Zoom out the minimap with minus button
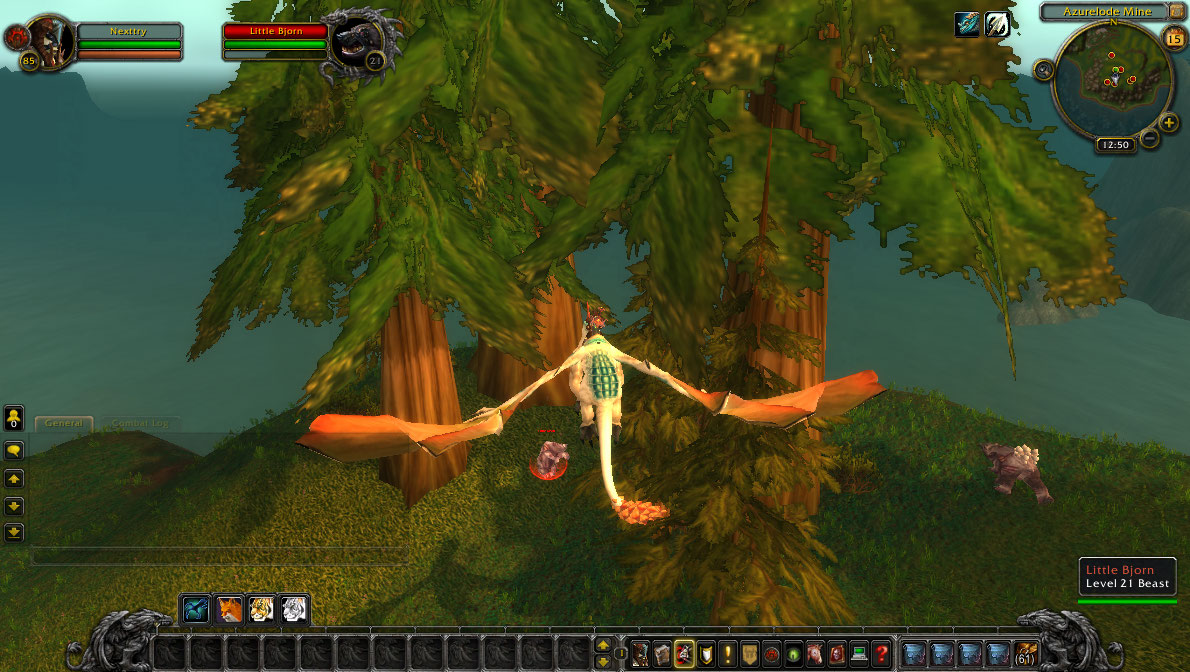Screen dimensions: 1190x672 tap(1150, 139)
